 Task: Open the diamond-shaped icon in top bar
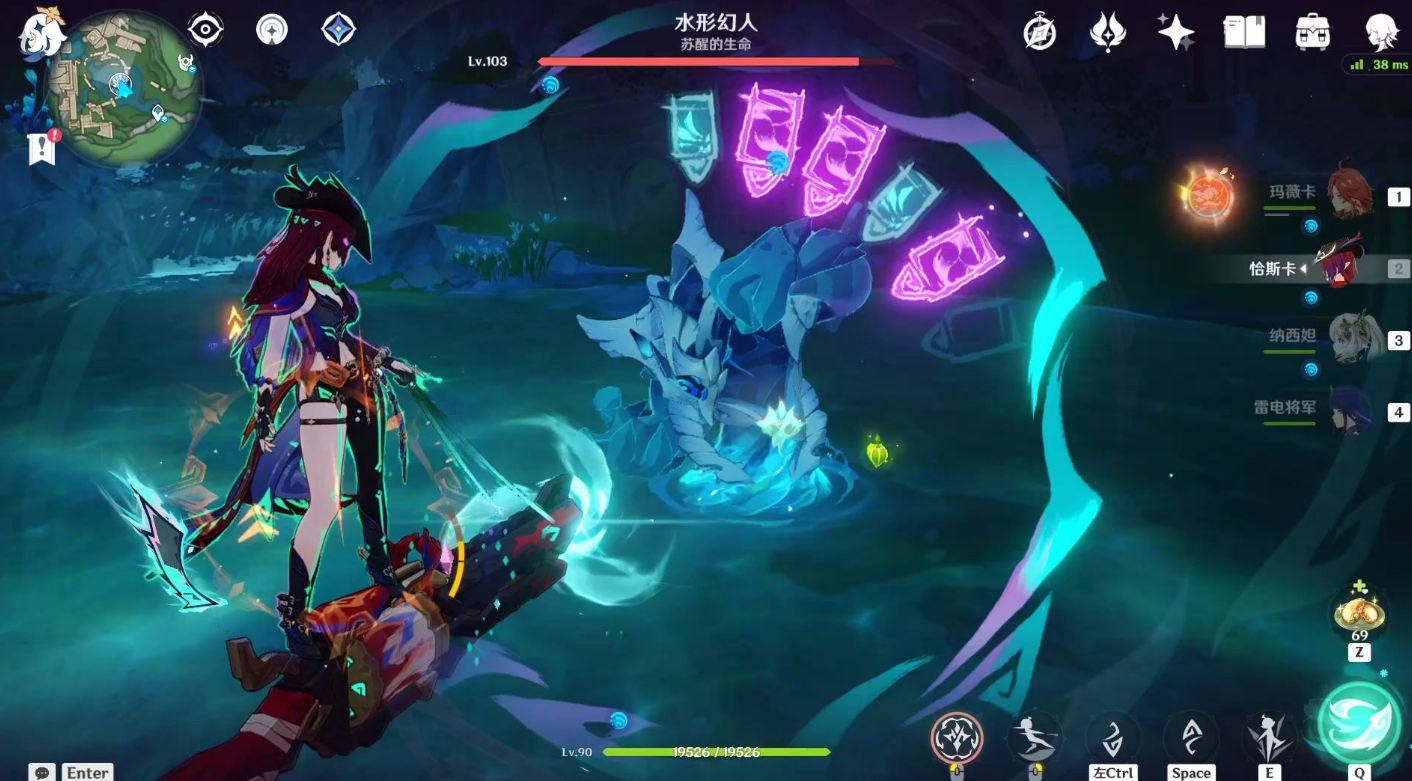click(339, 29)
